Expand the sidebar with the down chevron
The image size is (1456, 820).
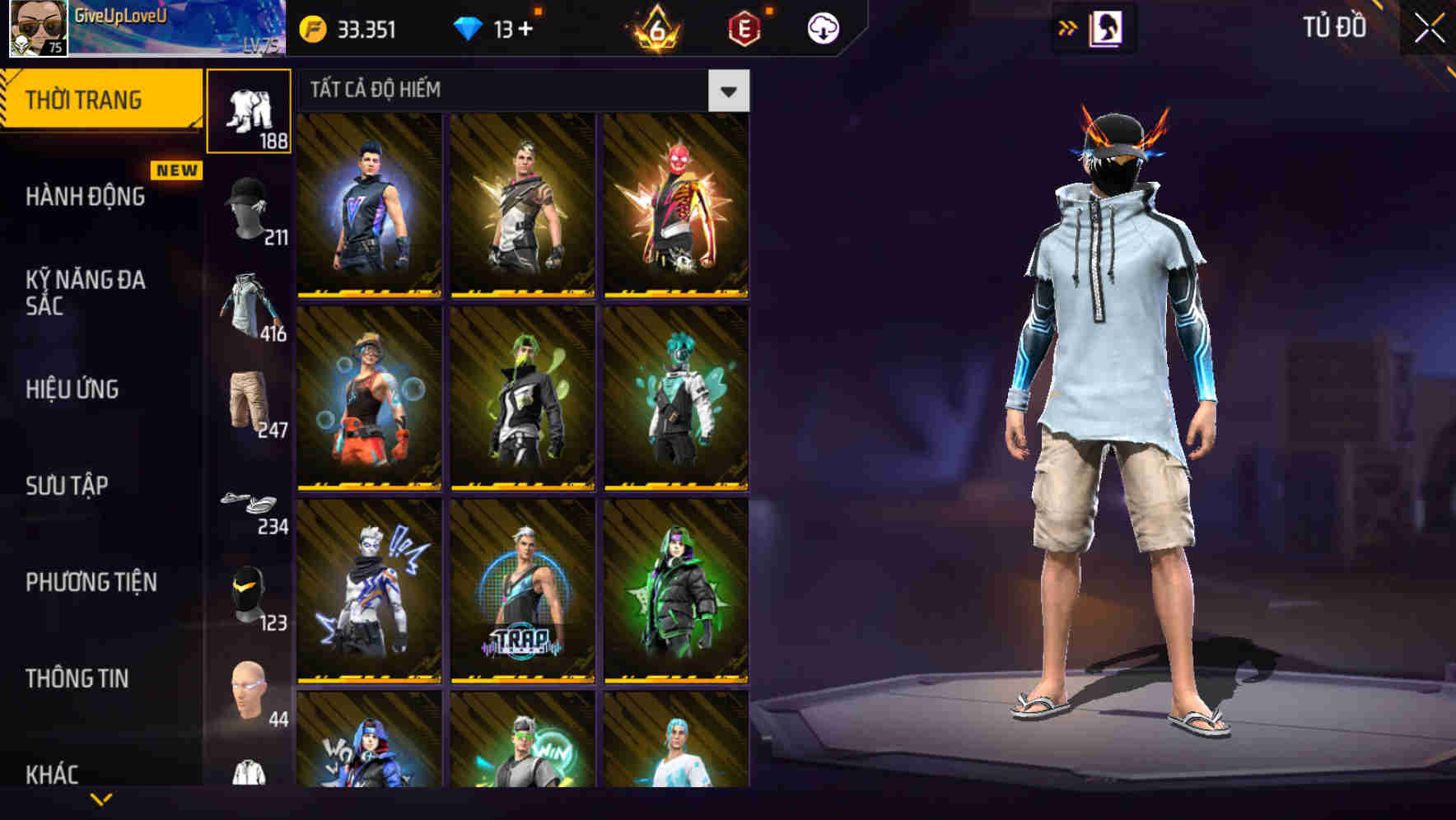(x=101, y=799)
